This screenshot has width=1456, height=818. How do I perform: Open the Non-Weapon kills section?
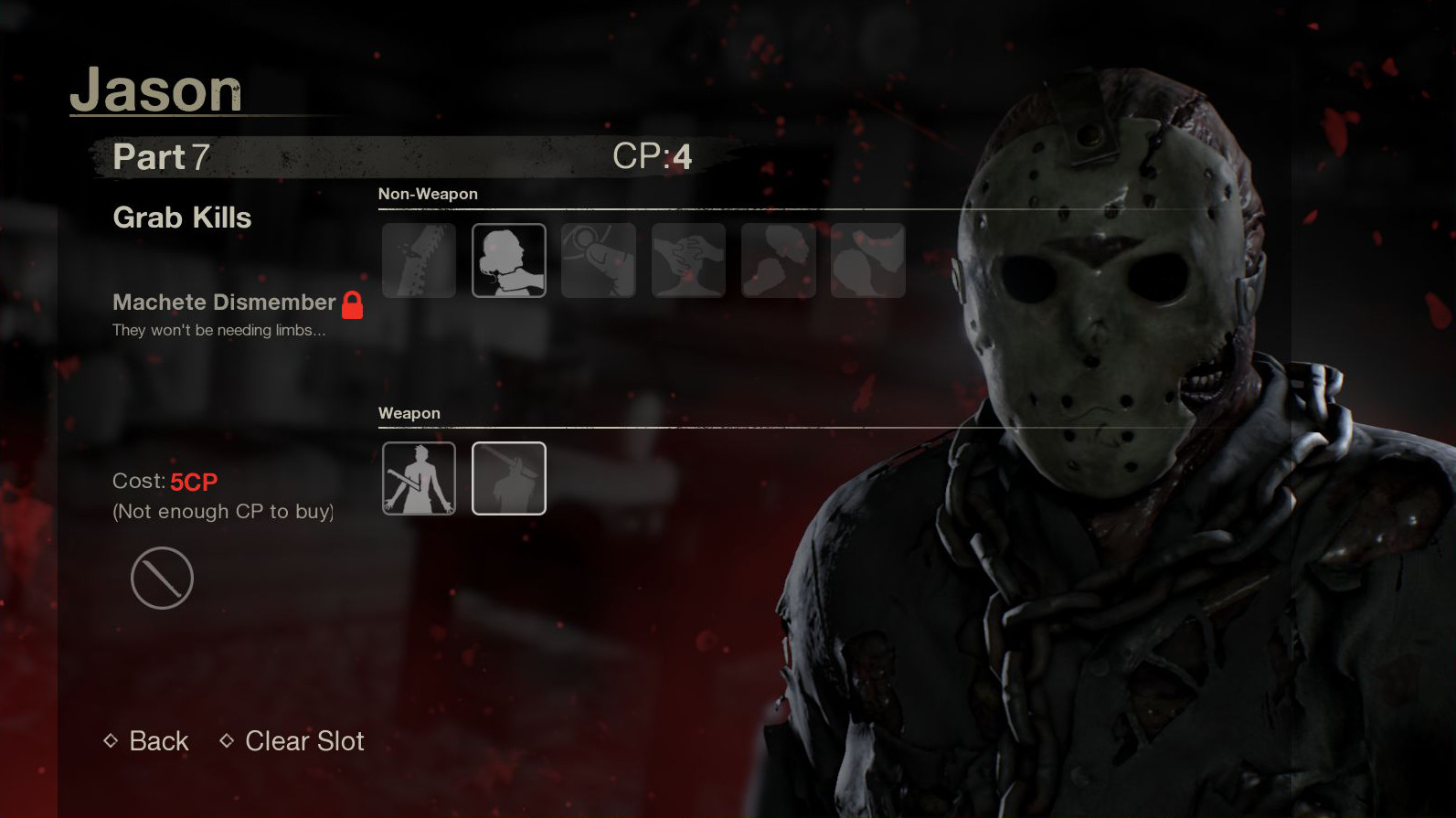point(428,194)
